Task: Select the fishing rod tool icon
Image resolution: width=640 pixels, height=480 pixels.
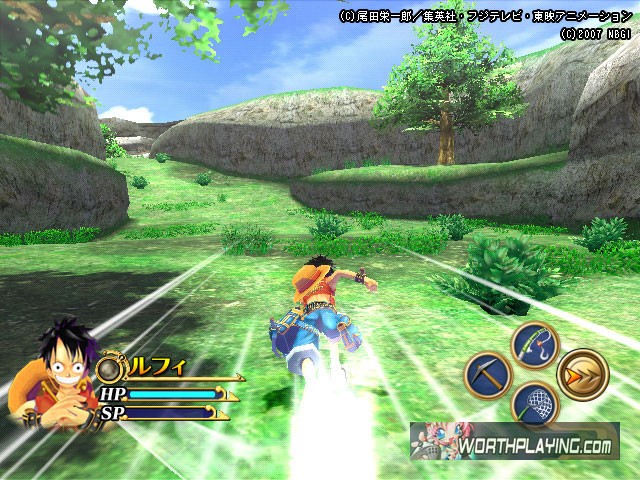Action: point(533,345)
